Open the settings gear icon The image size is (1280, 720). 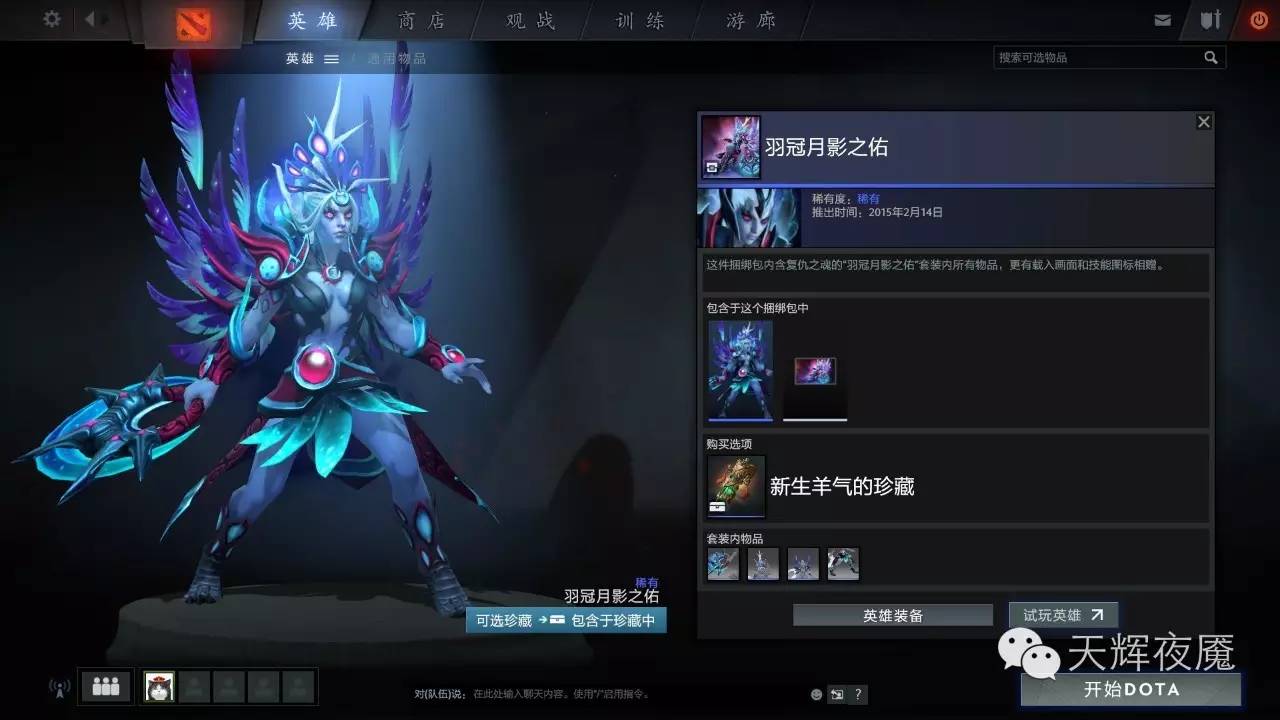point(52,19)
